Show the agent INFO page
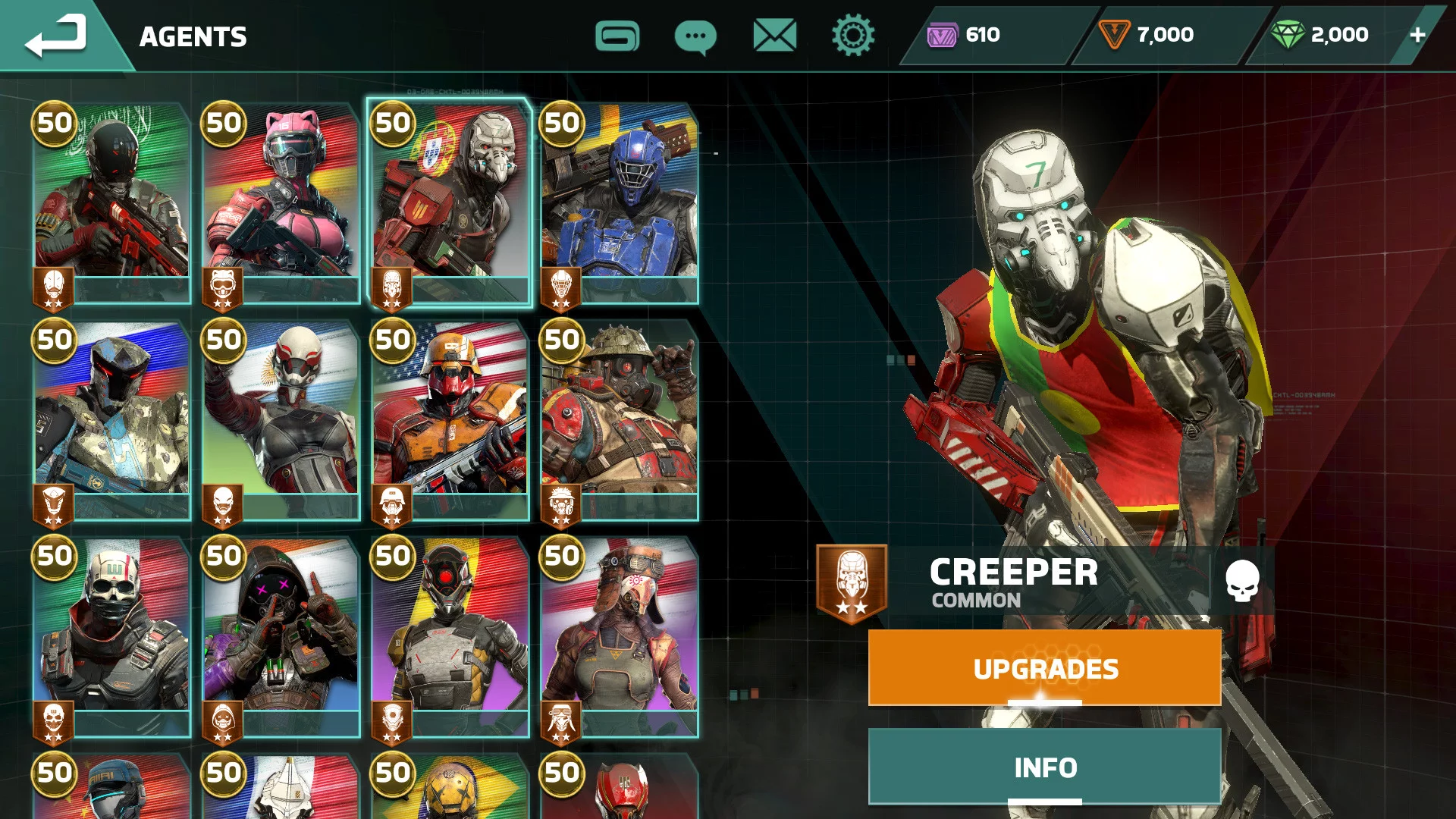This screenshot has height=819, width=1456. pos(1044,767)
